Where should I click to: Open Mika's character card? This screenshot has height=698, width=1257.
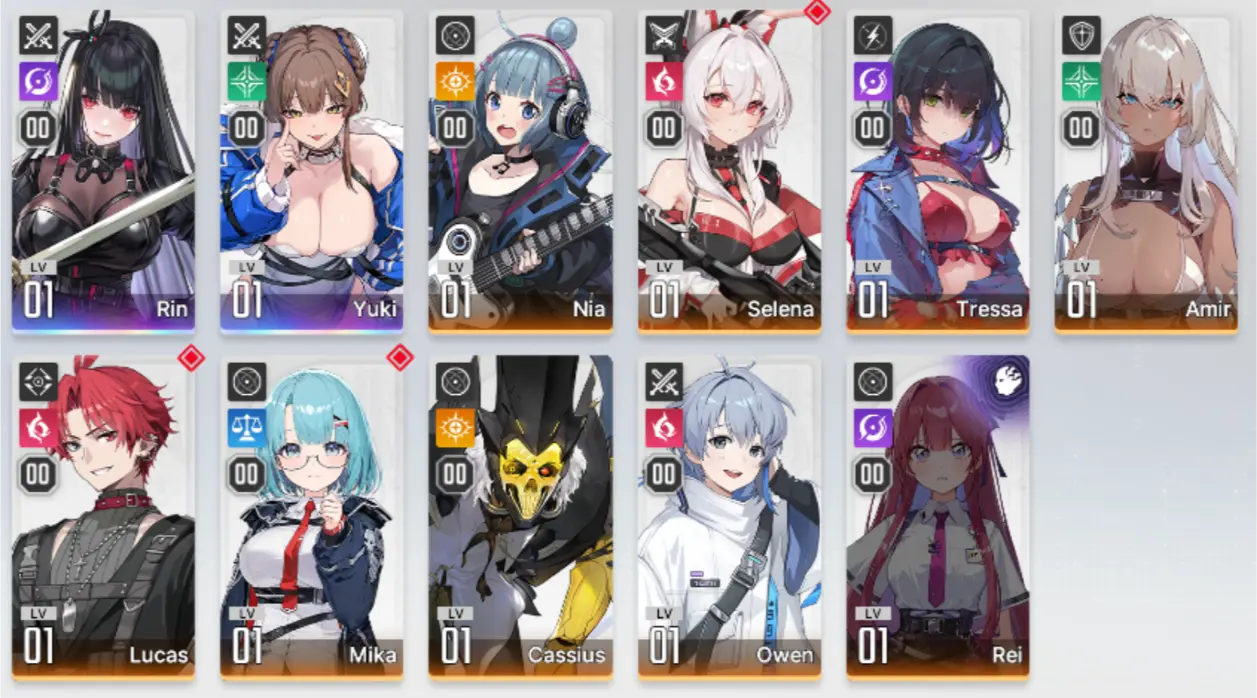pyautogui.click(x=311, y=515)
